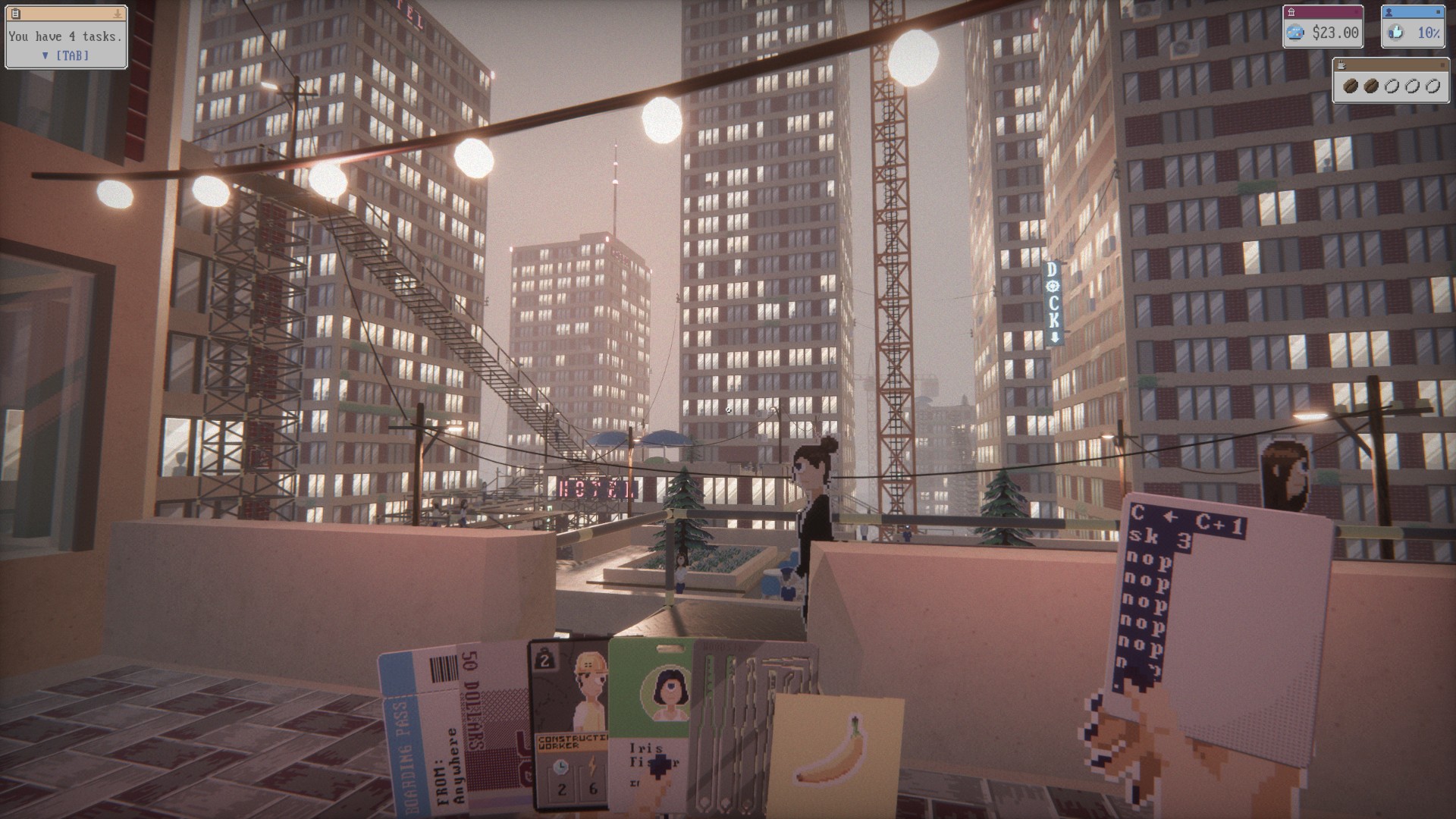Select the Boarding Pass card
Viewport: 1456px width, 819px height.
(425, 743)
